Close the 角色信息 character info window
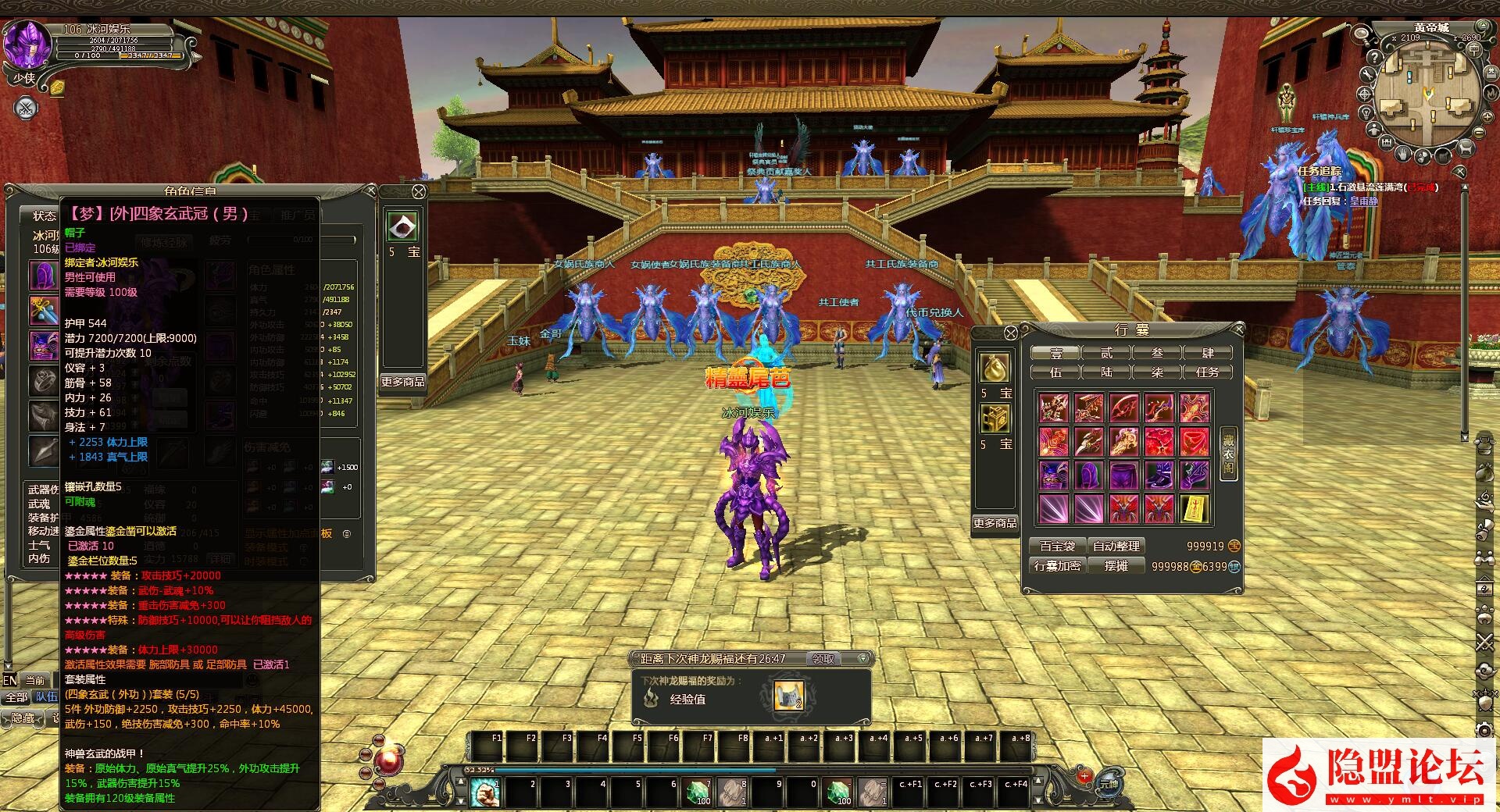1500x812 pixels. [x=371, y=191]
